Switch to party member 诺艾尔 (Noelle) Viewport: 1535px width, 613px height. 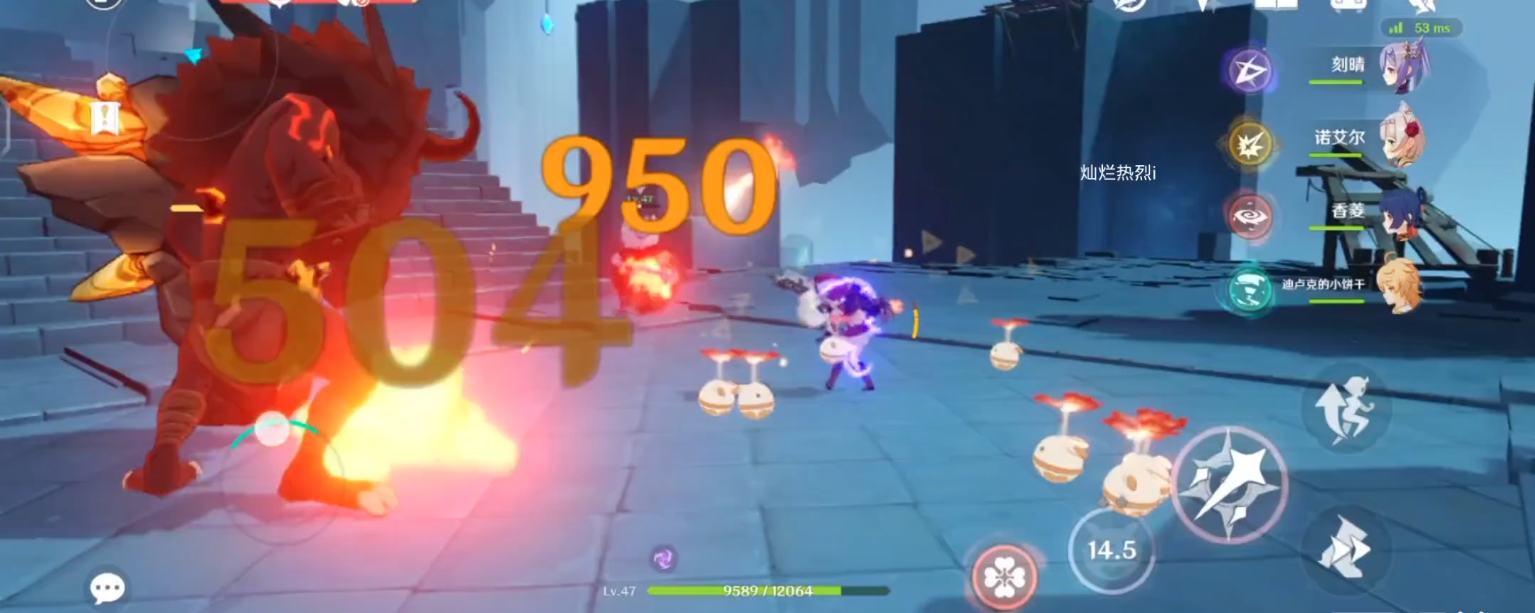pos(1400,138)
